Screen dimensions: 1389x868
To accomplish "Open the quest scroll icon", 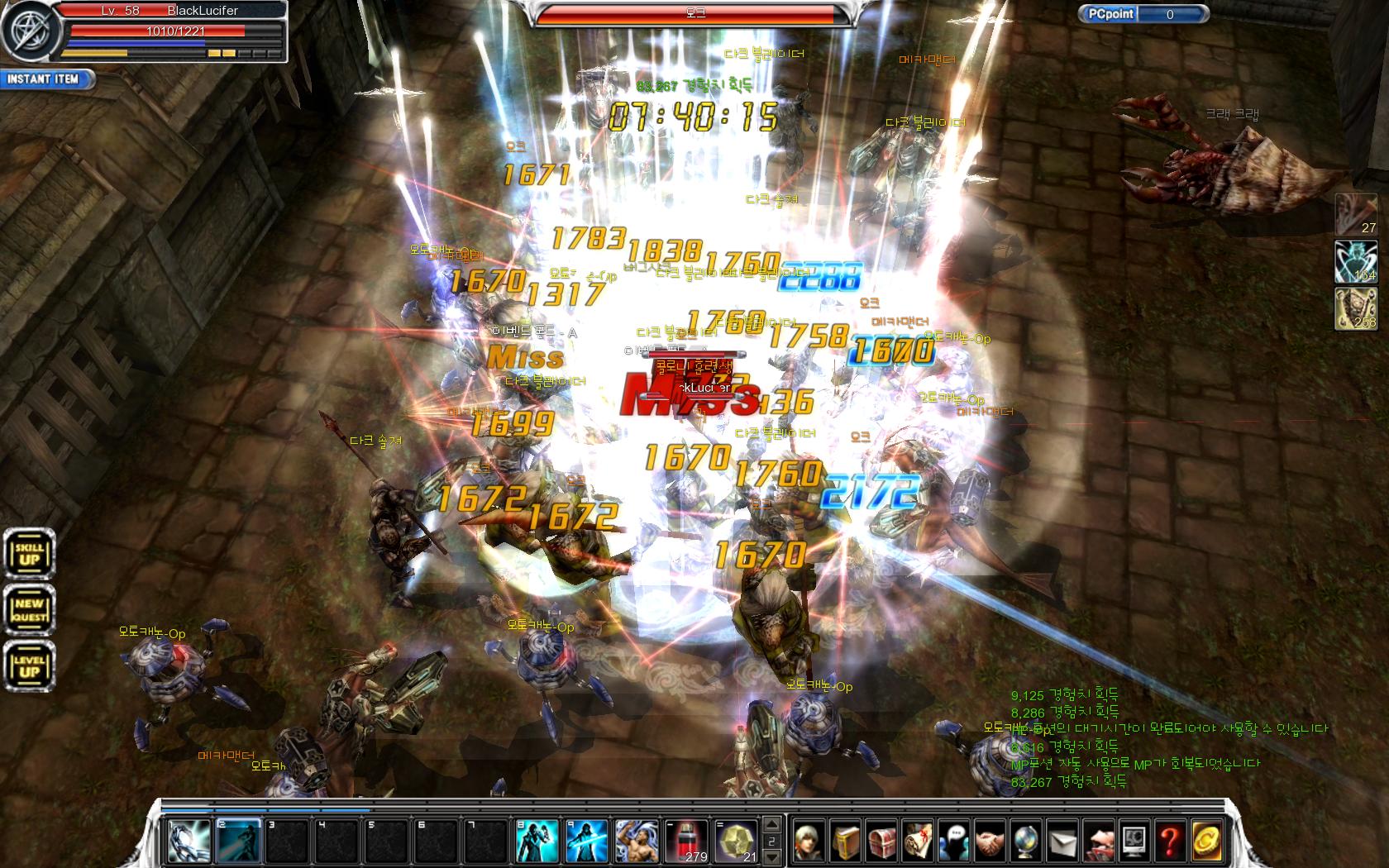I will [918, 842].
